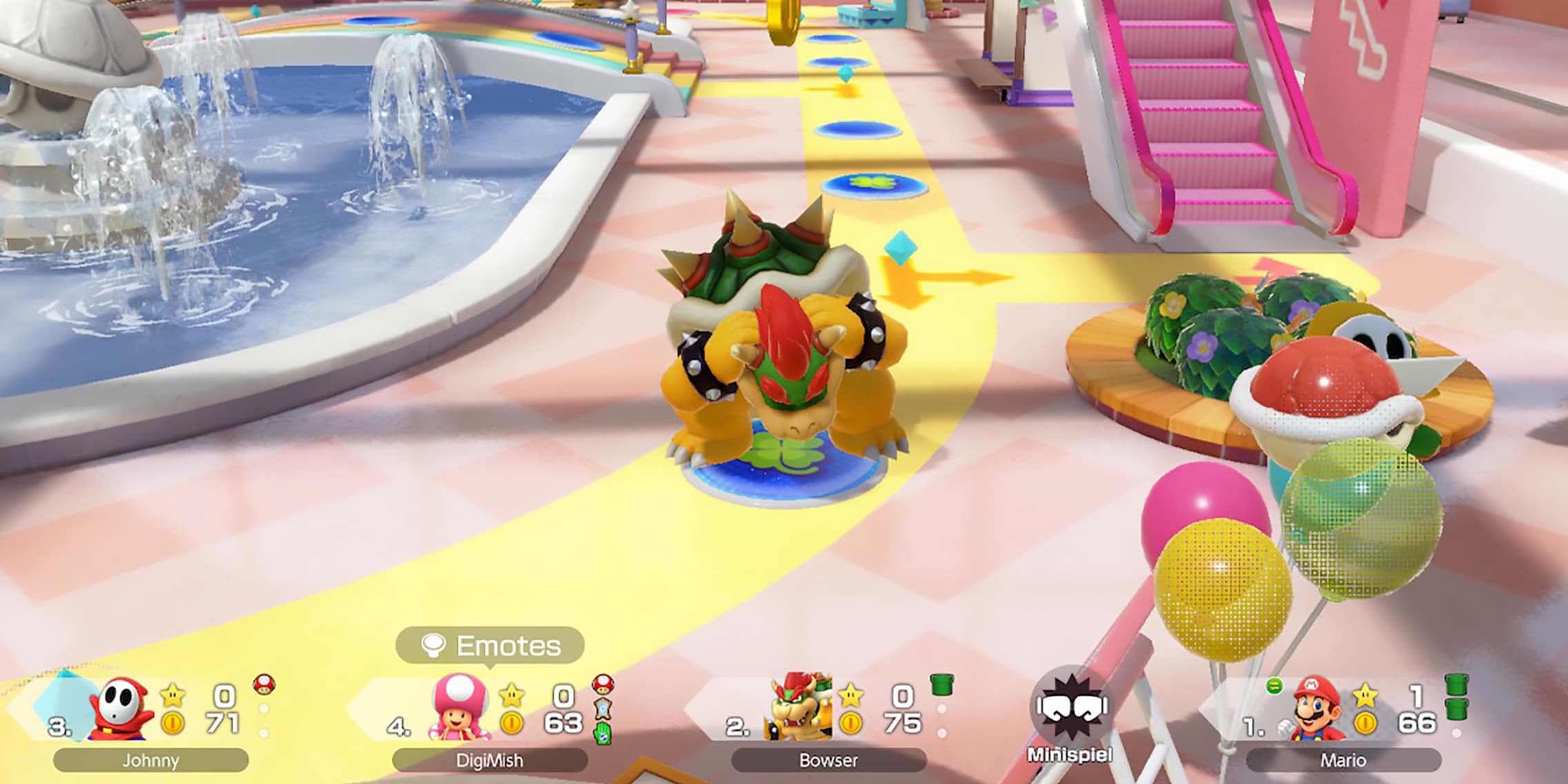Toggle Mario's green badge above his portrait
The width and height of the screenshot is (1568, 784).
(x=1275, y=686)
